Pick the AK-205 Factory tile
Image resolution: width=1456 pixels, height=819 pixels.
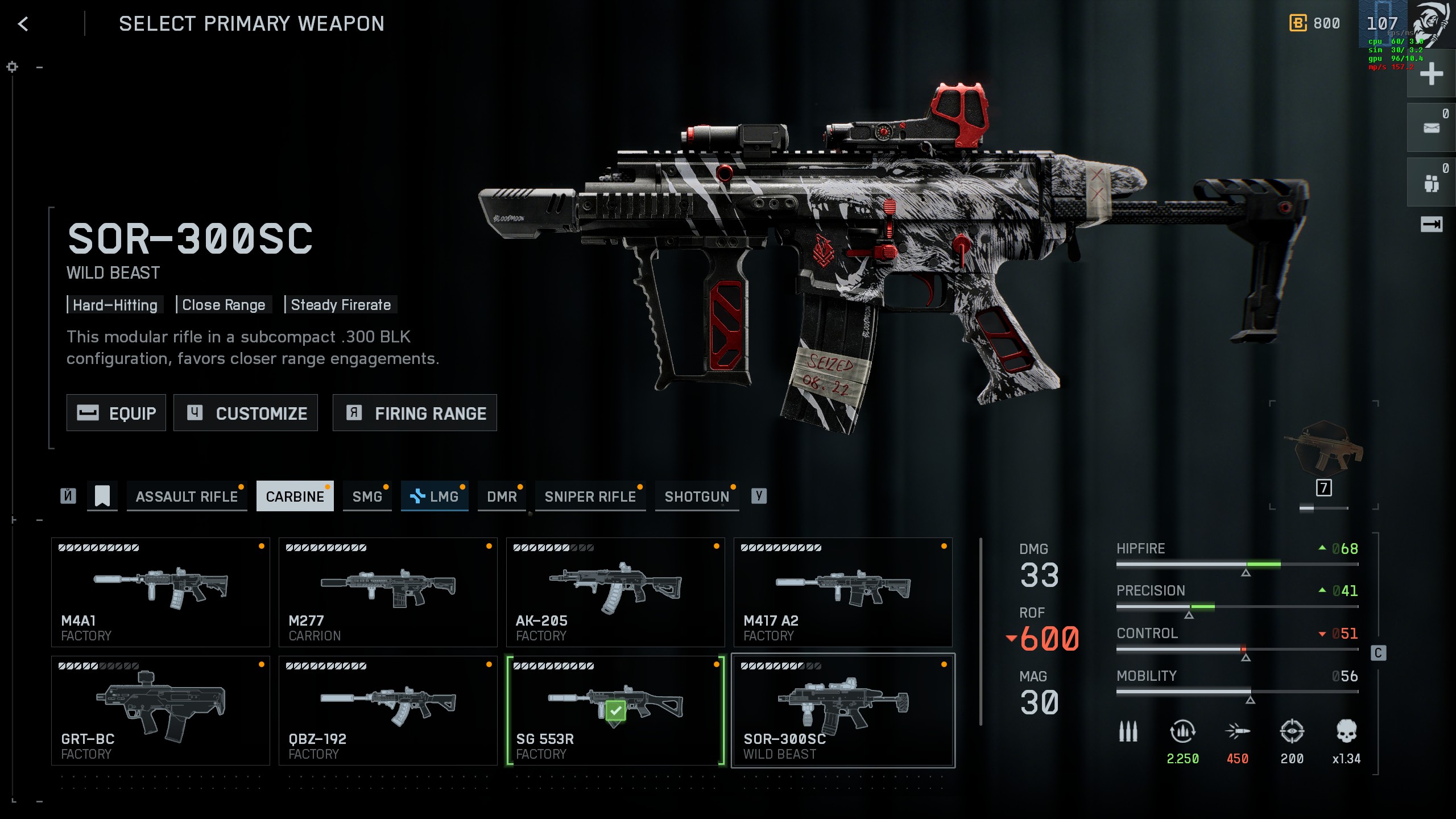tap(615, 592)
